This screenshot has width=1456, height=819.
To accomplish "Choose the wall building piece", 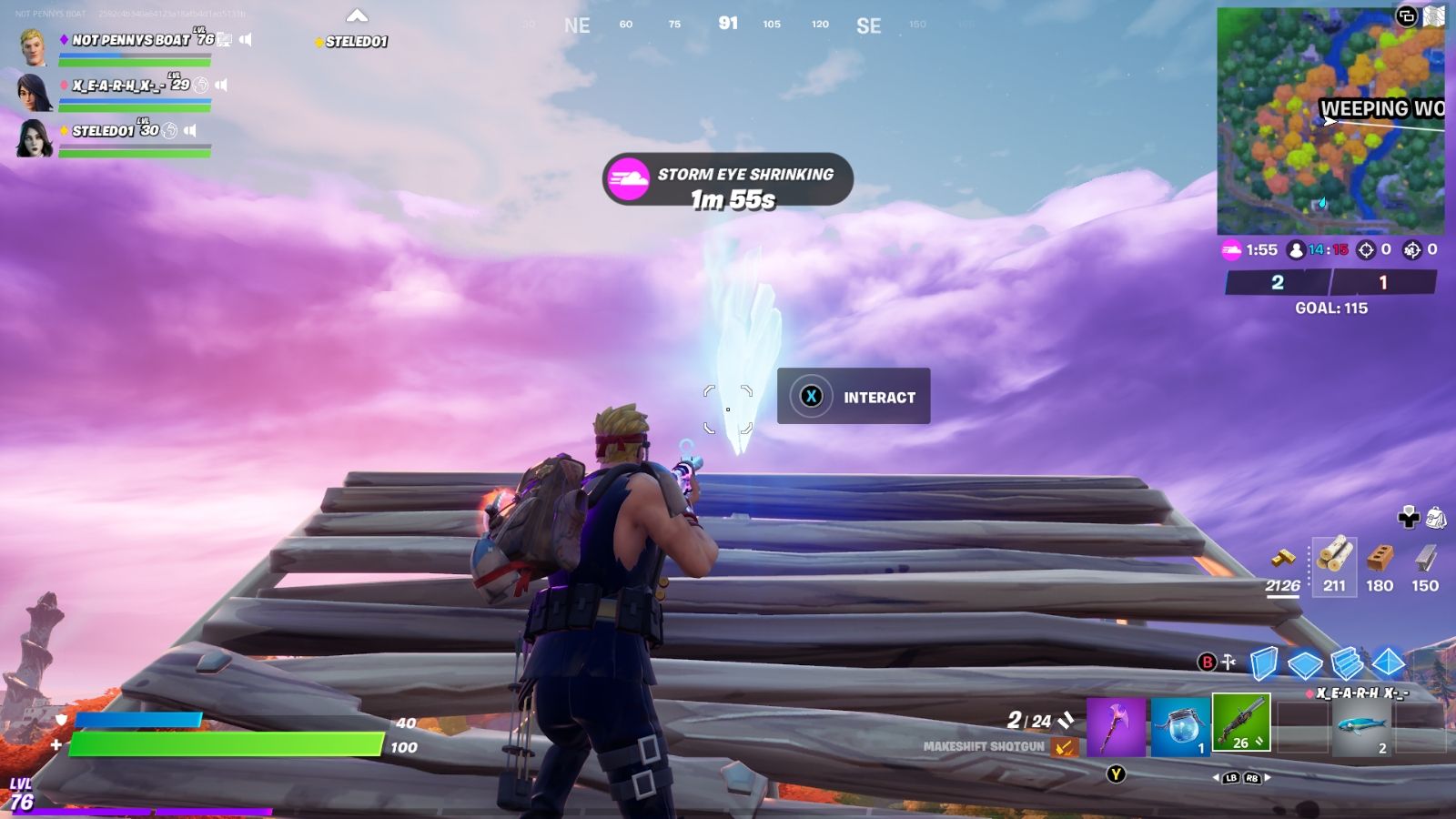I will [x=1264, y=663].
